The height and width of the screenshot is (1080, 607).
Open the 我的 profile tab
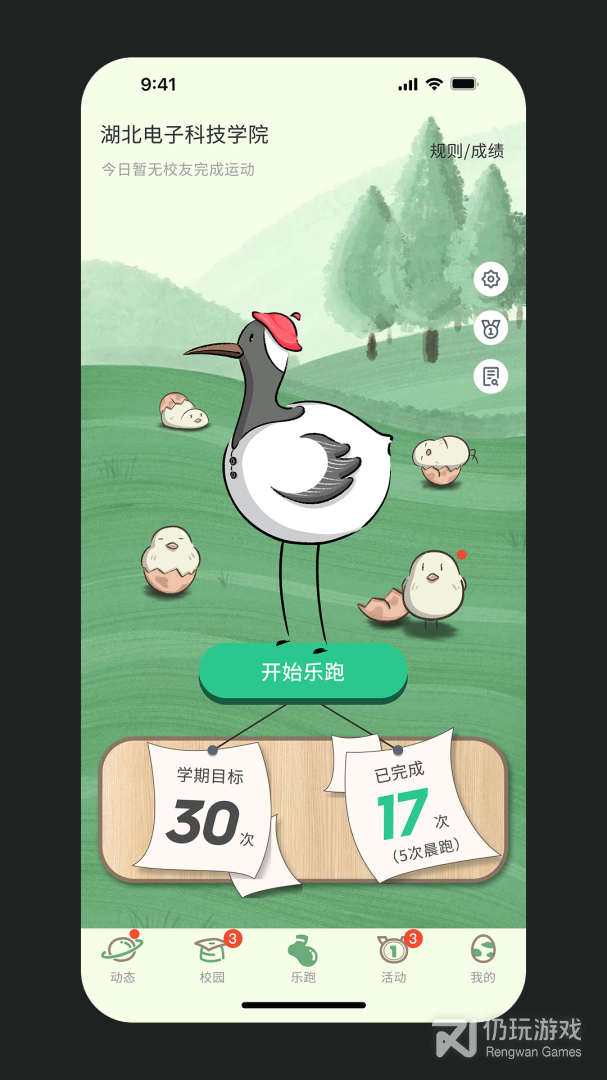coord(483,958)
